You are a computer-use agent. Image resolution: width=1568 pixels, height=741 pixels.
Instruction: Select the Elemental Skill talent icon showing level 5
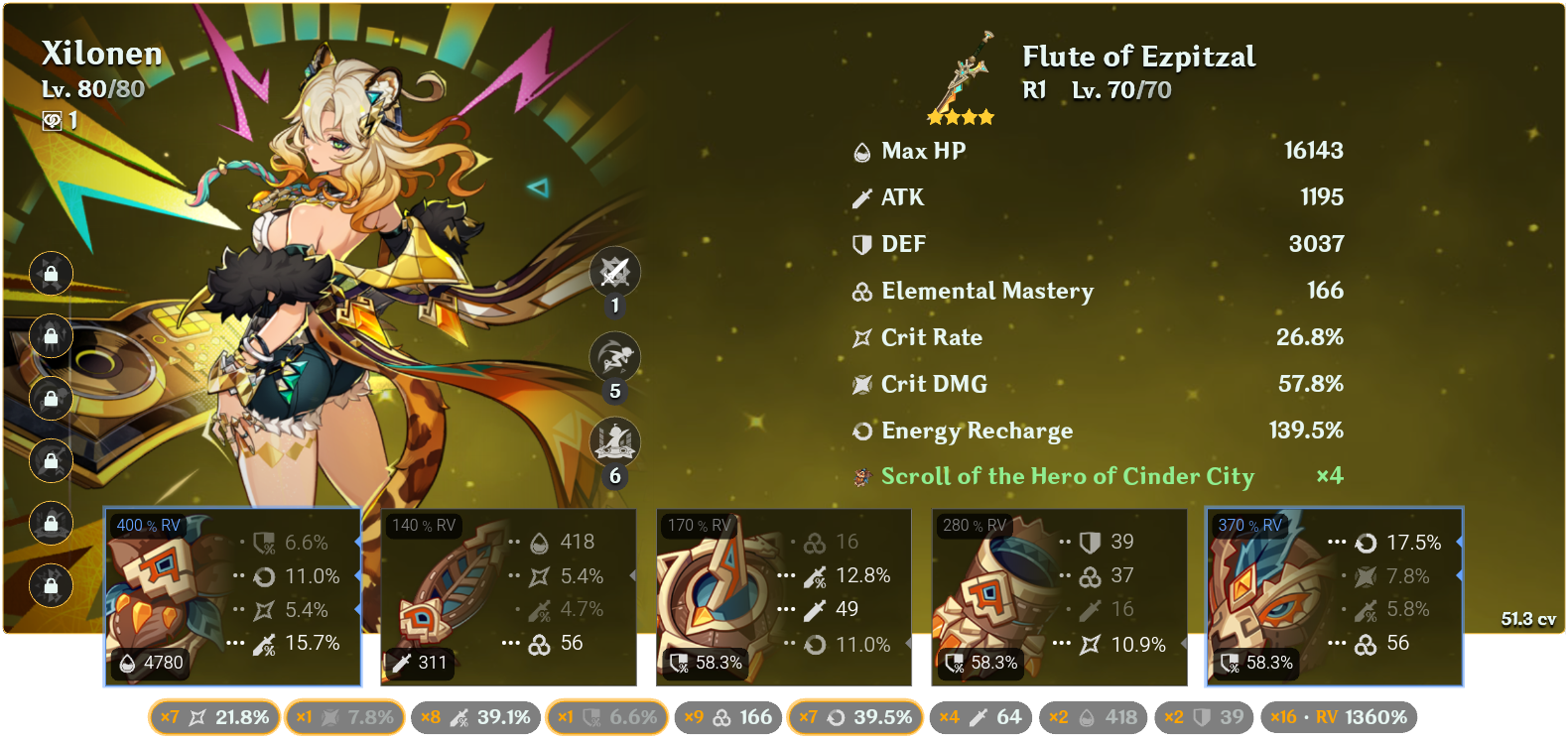(x=615, y=358)
